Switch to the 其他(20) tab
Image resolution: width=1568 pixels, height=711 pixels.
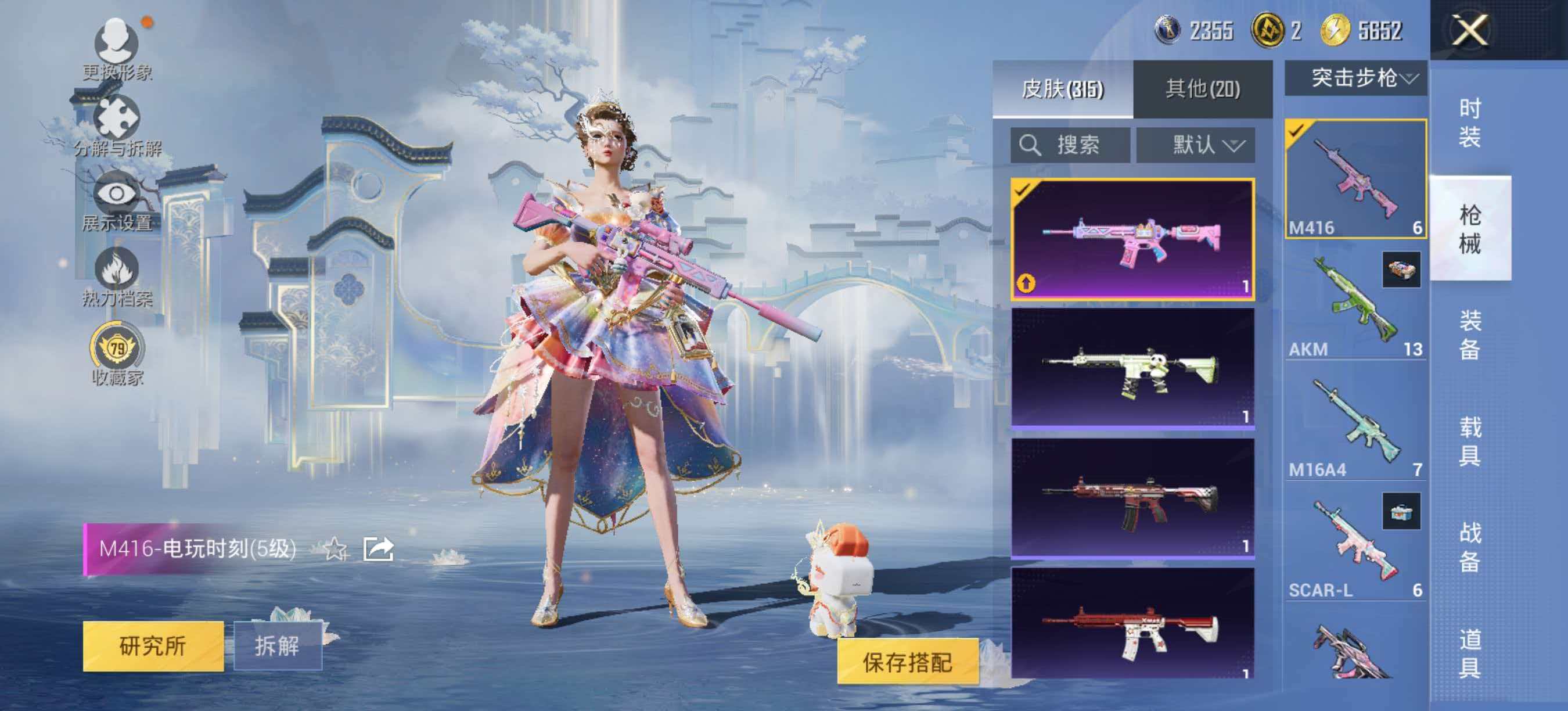1202,89
